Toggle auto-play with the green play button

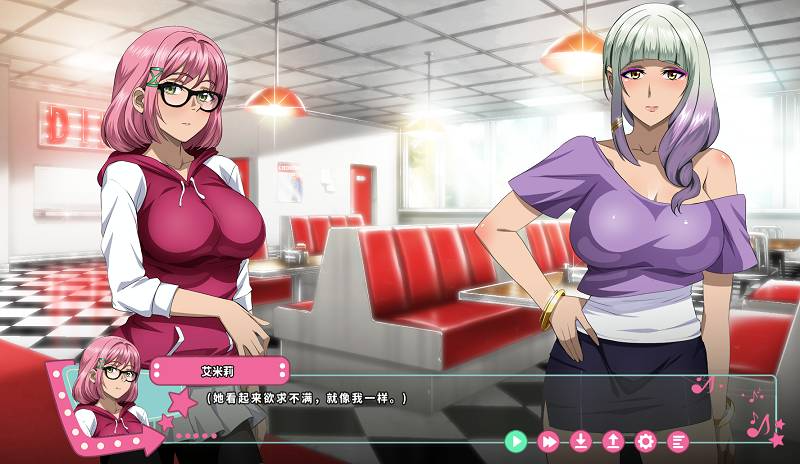click(515, 440)
